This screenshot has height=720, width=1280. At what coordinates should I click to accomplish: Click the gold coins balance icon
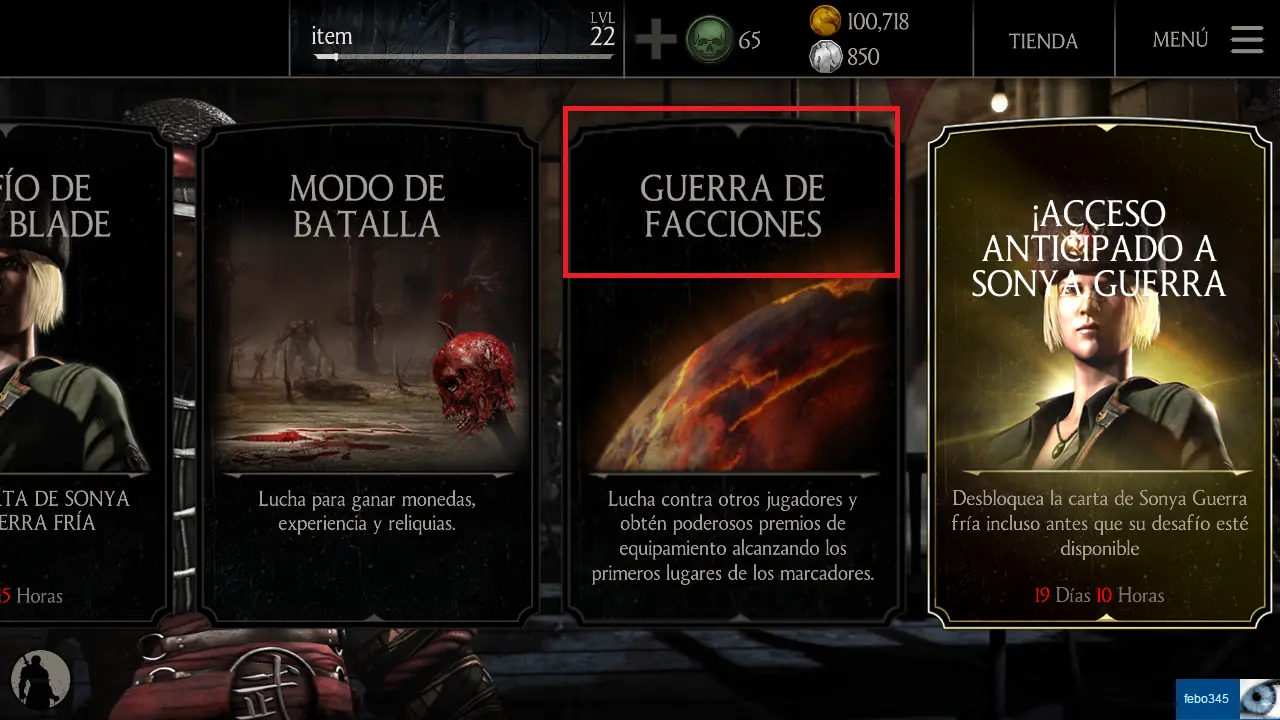tap(824, 22)
